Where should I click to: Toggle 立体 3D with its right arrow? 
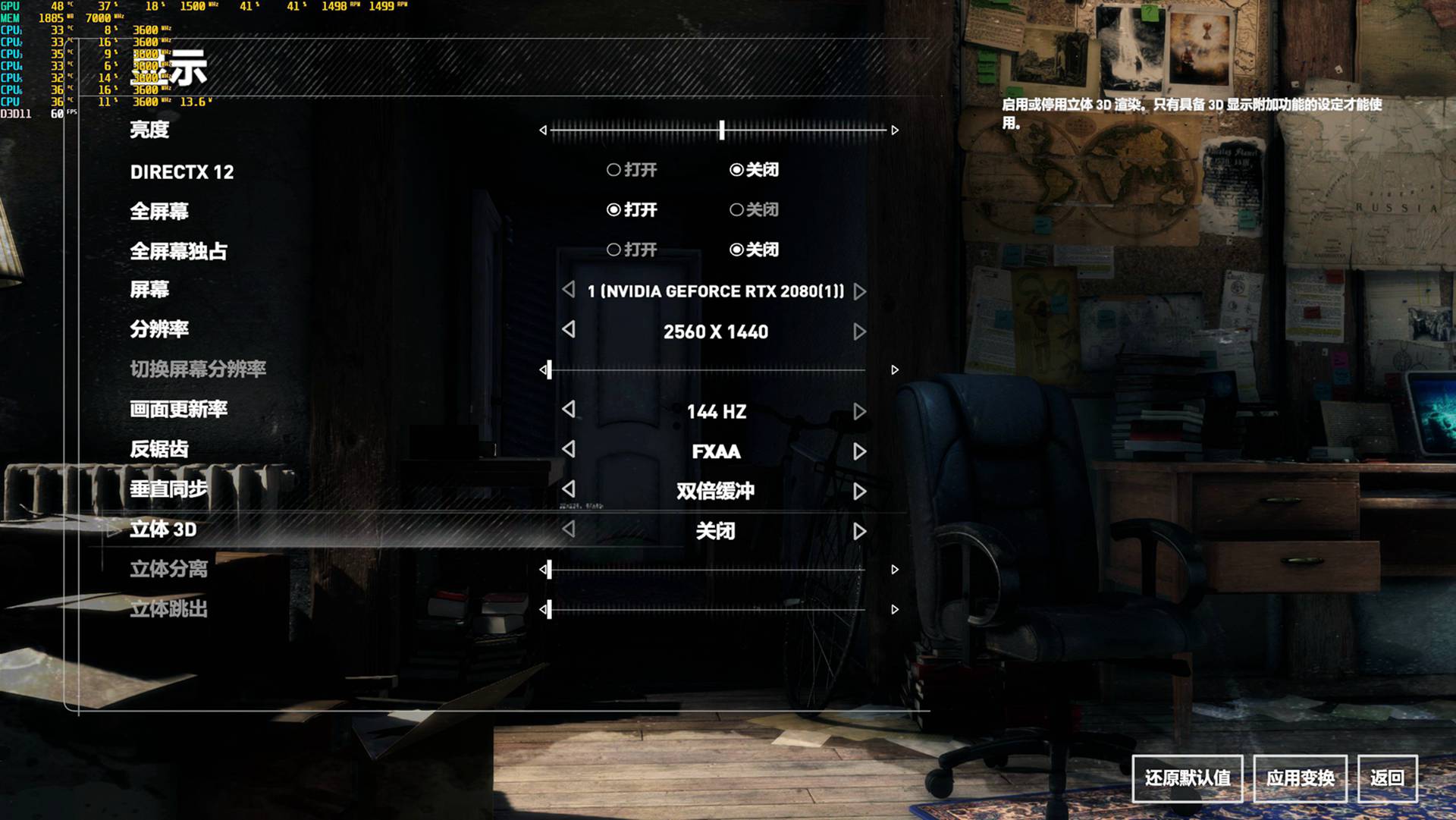point(859,531)
